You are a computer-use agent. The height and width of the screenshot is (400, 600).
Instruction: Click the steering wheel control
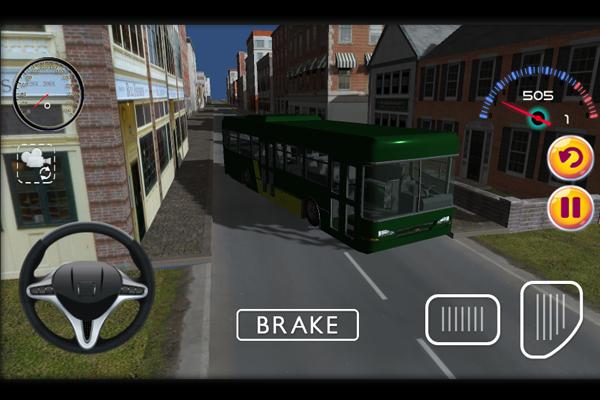(86, 286)
